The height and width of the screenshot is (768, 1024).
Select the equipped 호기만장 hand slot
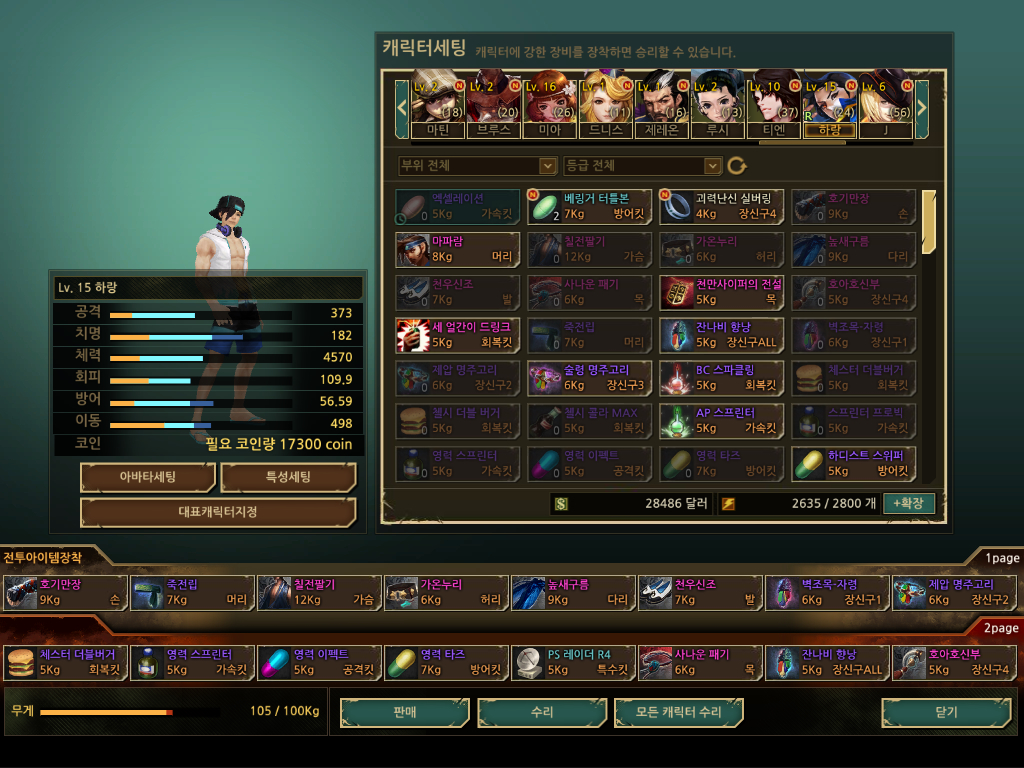coord(66,592)
